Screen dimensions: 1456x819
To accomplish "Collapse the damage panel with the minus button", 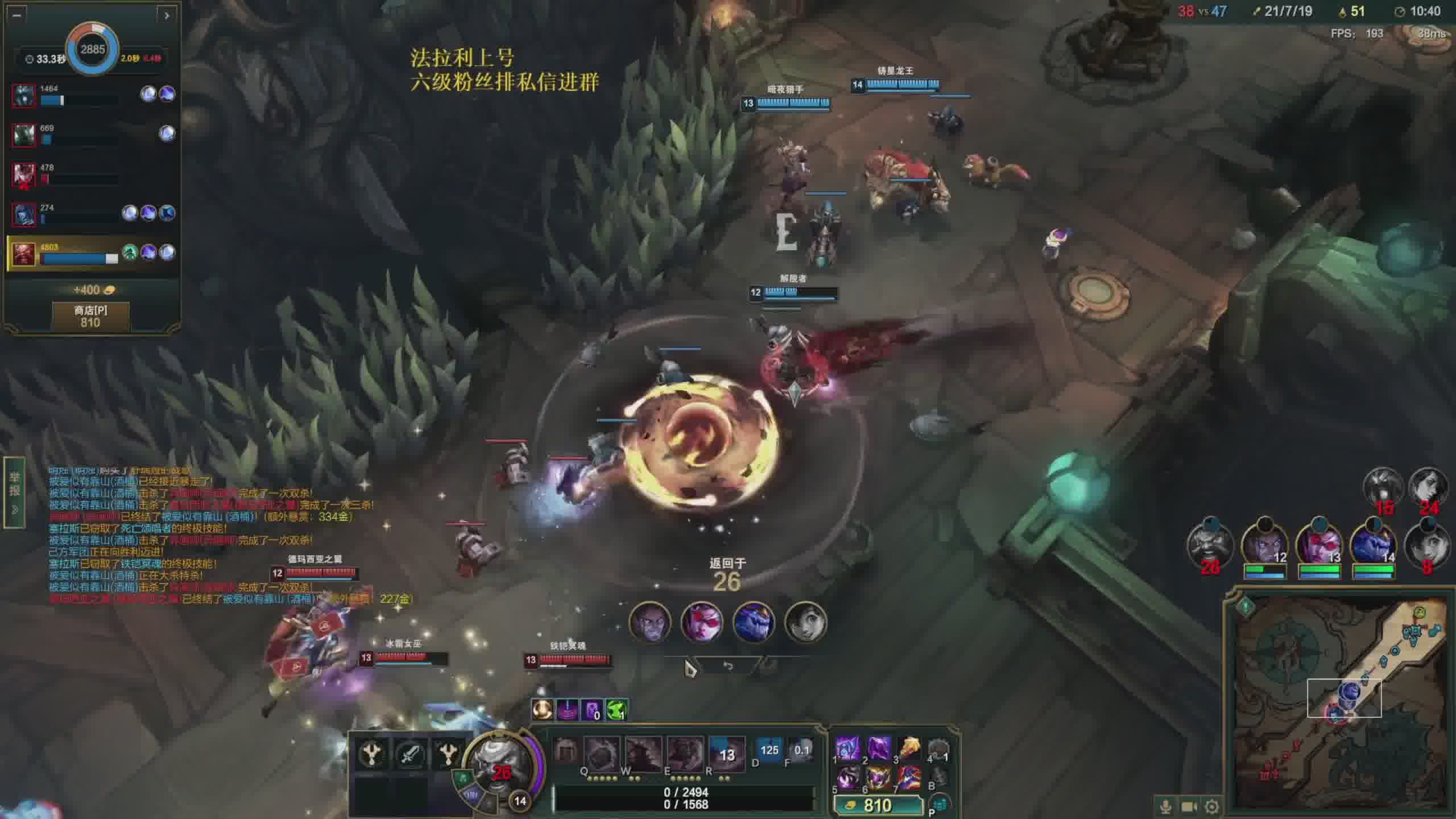I will click(x=16, y=15).
